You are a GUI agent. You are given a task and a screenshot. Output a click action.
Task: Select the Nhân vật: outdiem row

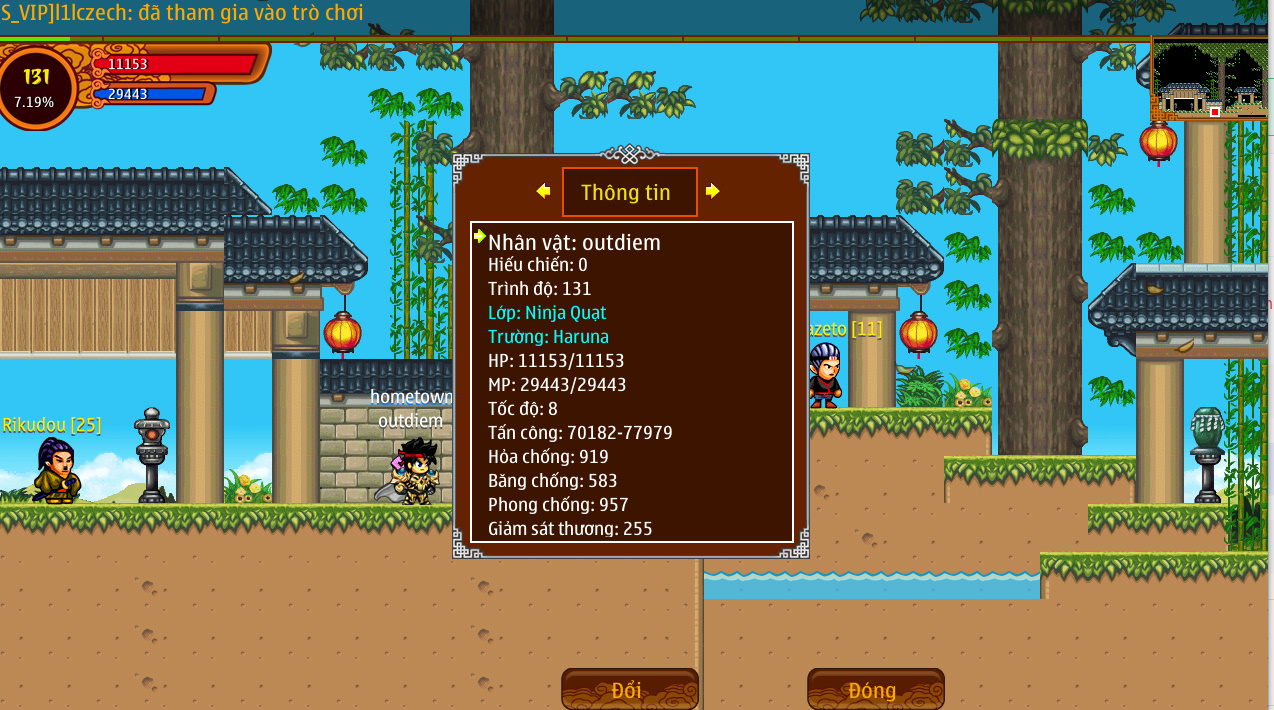pos(574,242)
